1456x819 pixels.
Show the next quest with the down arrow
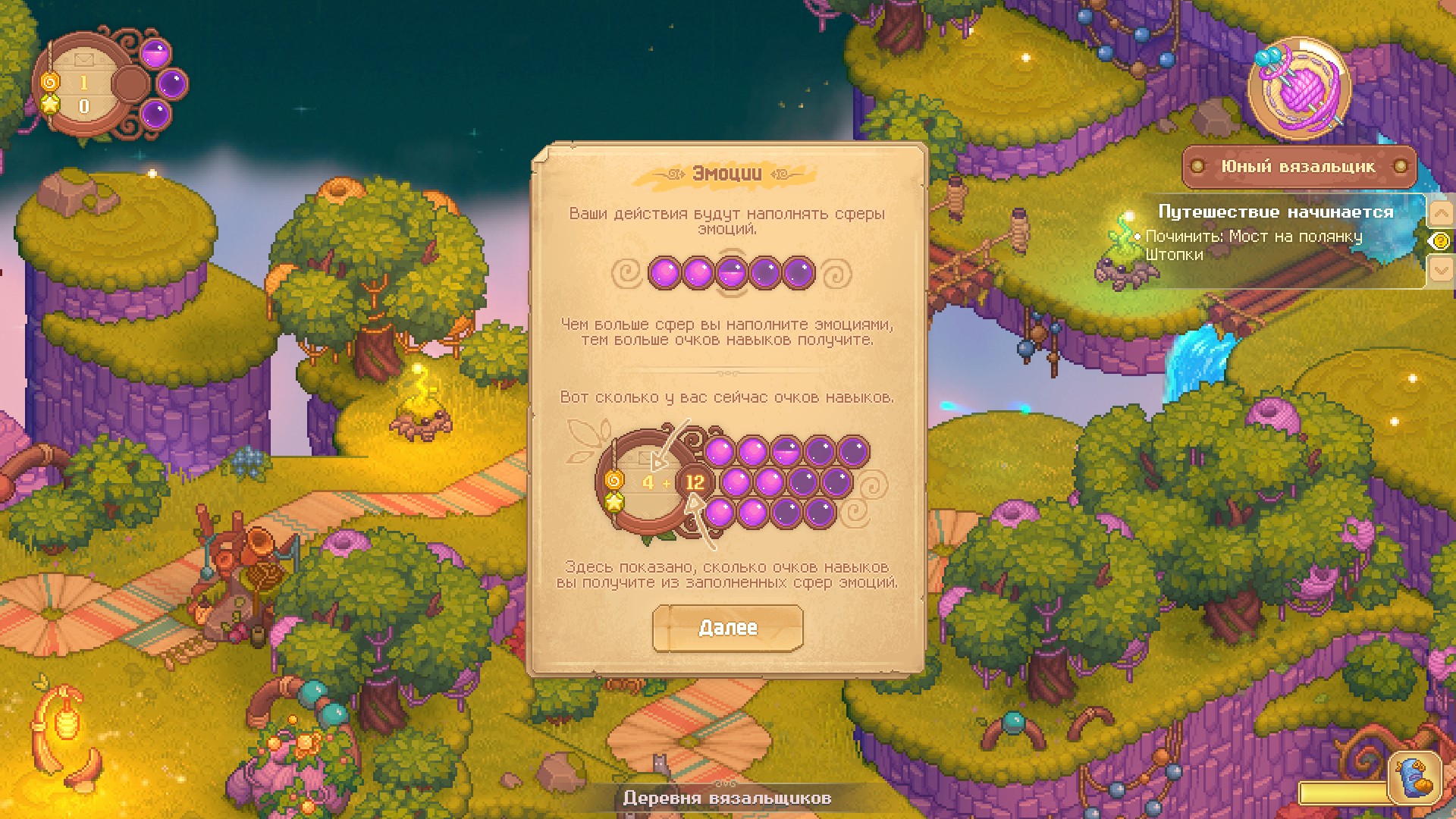click(x=1440, y=268)
